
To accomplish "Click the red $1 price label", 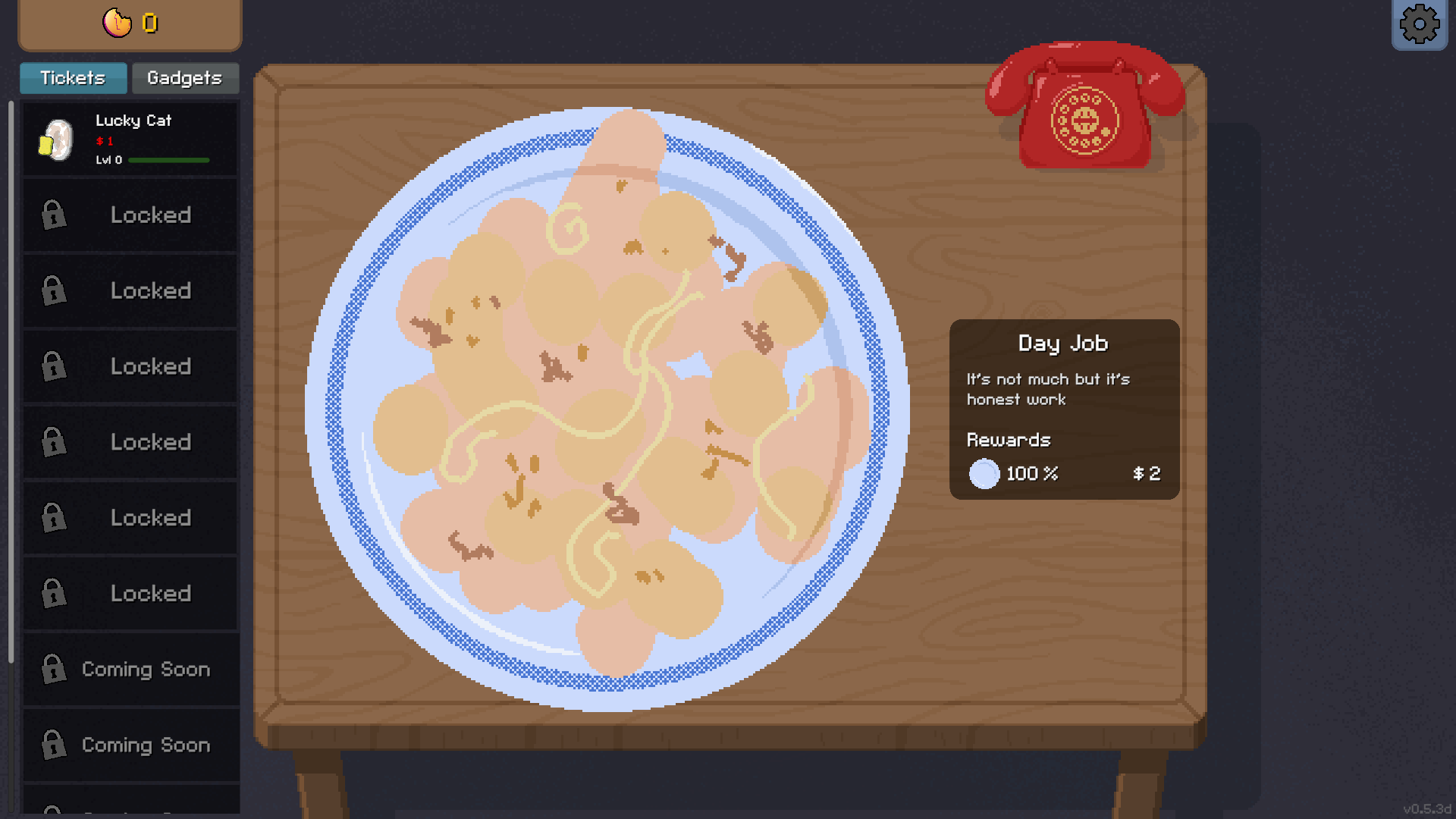I will tap(106, 141).
